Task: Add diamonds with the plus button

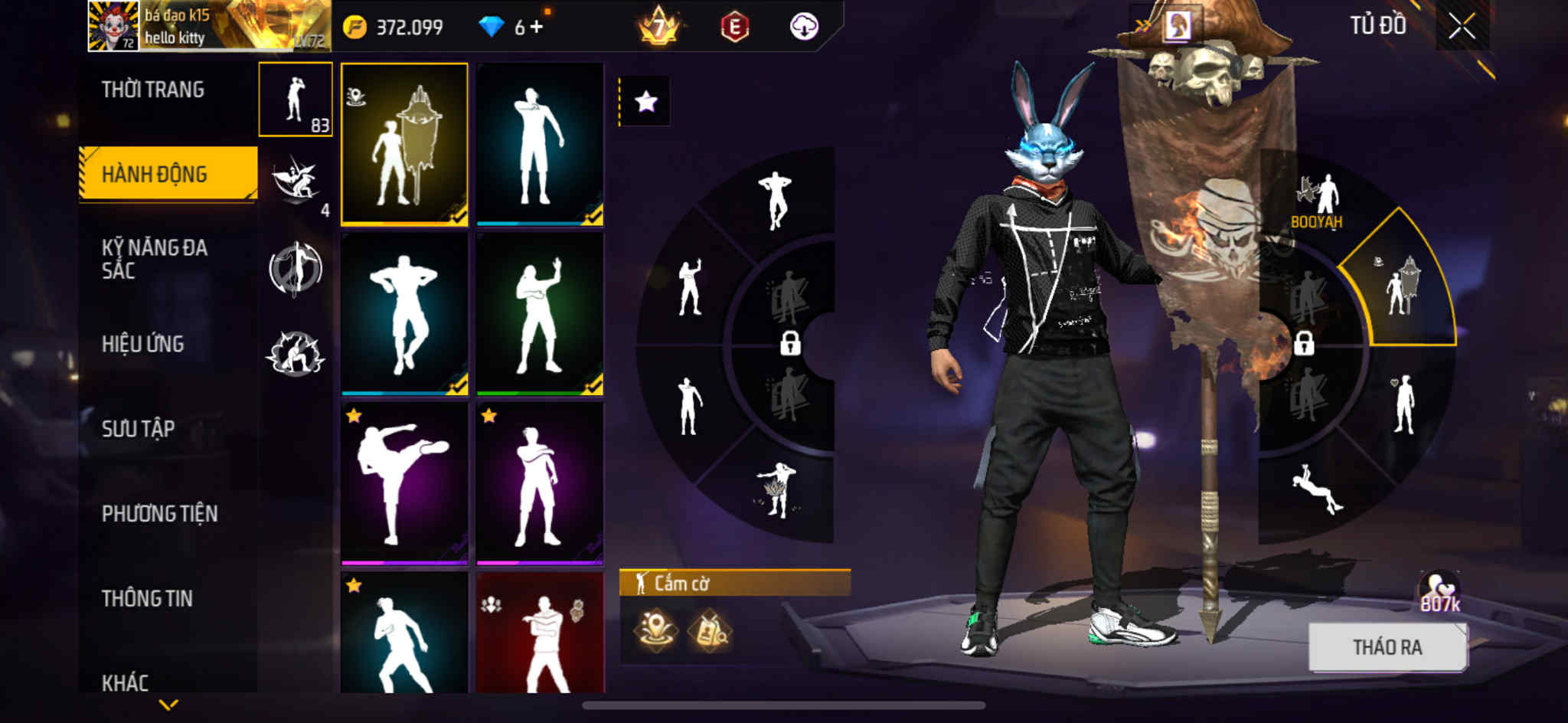Action: [537, 28]
